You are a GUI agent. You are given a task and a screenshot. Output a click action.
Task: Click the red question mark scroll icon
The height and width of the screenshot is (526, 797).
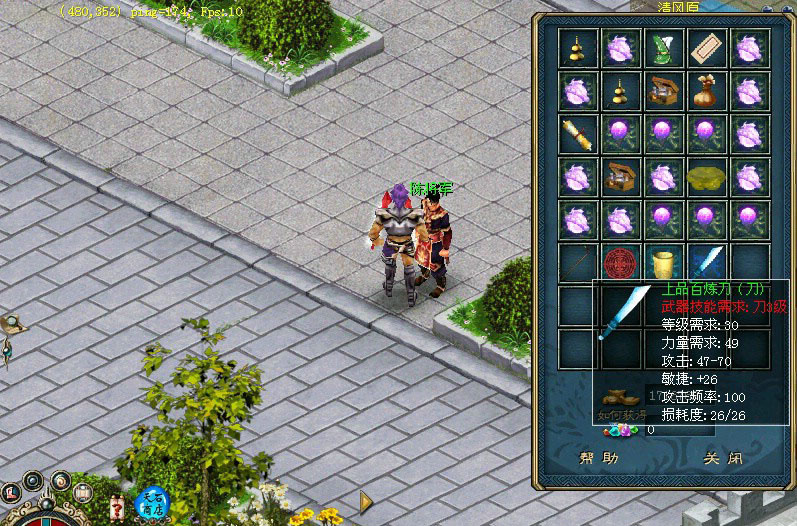coord(118,506)
